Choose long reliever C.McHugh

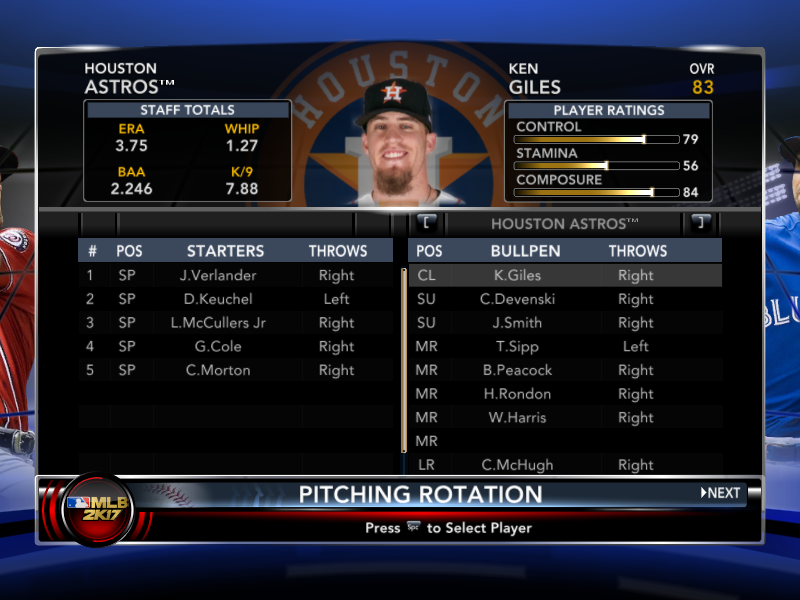(525, 465)
